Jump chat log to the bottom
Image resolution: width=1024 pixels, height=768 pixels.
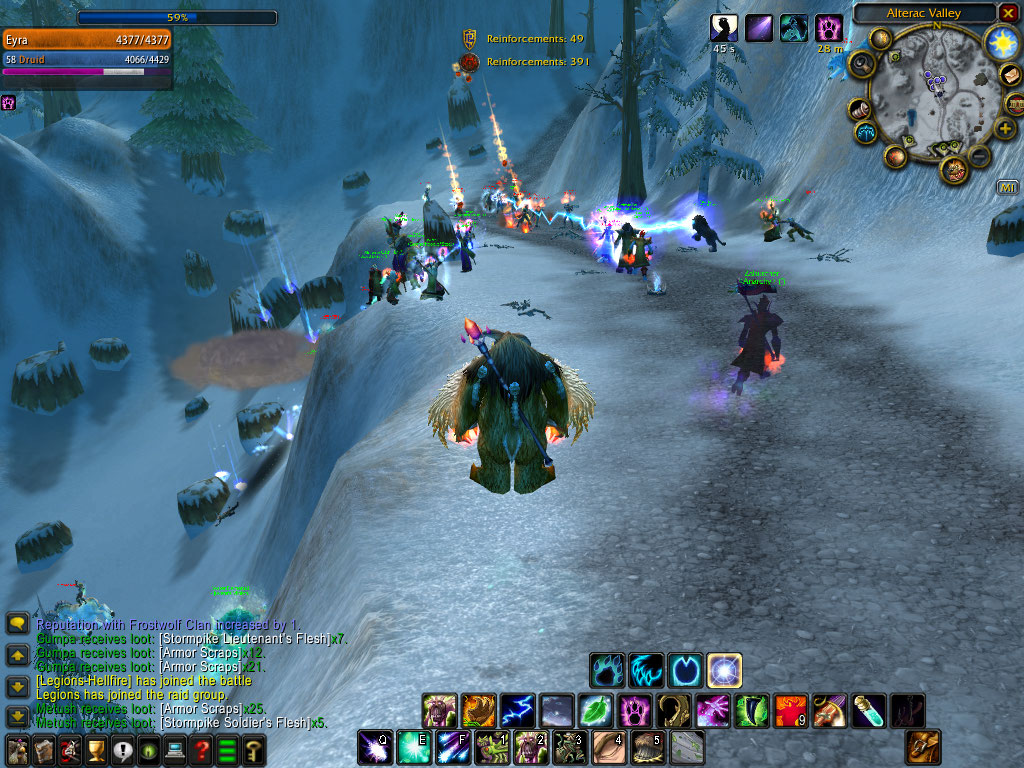tap(17, 717)
